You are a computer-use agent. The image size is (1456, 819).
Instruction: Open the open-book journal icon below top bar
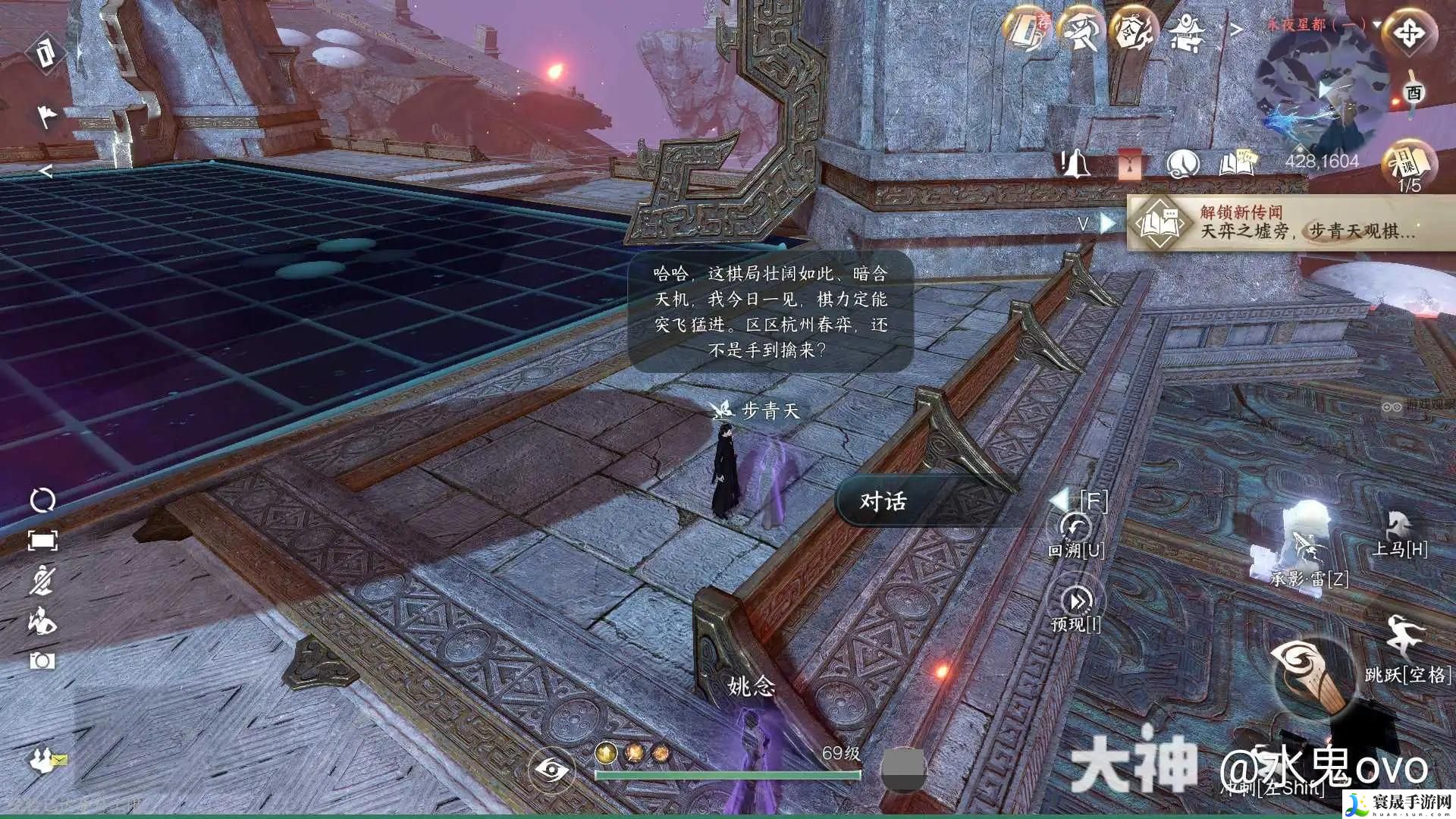(x=1237, y=163)
